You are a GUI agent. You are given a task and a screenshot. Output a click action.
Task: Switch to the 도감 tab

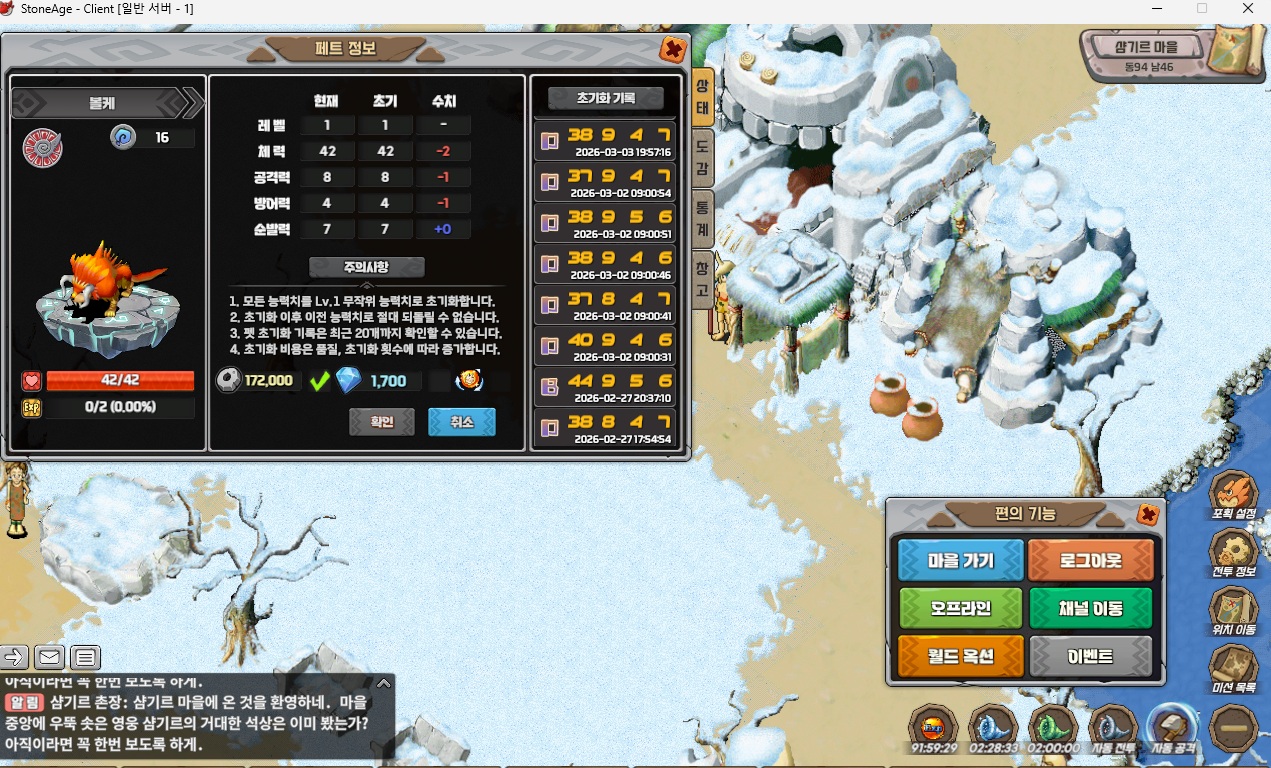(x=703, y=157)
